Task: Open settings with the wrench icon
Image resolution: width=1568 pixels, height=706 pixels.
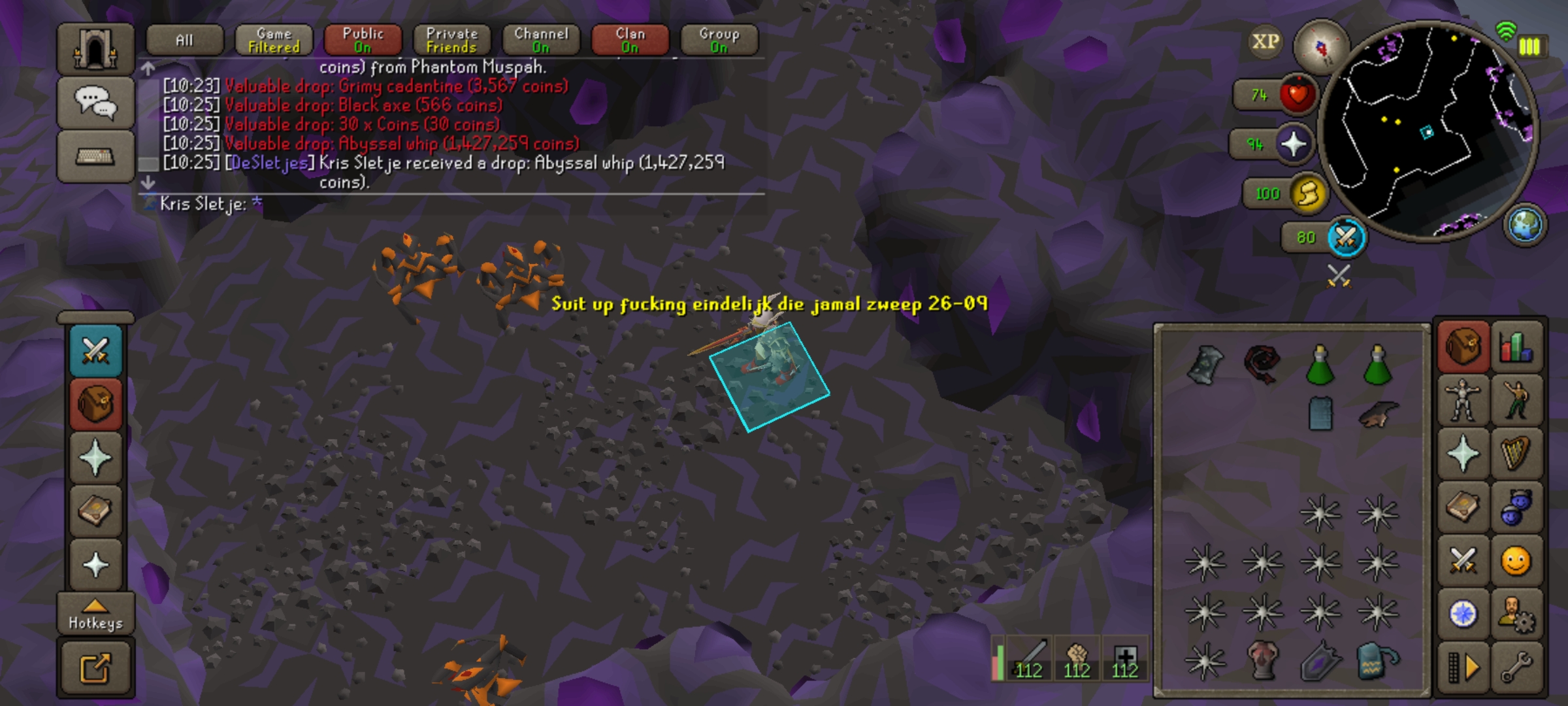Action: coord(1516,668)
